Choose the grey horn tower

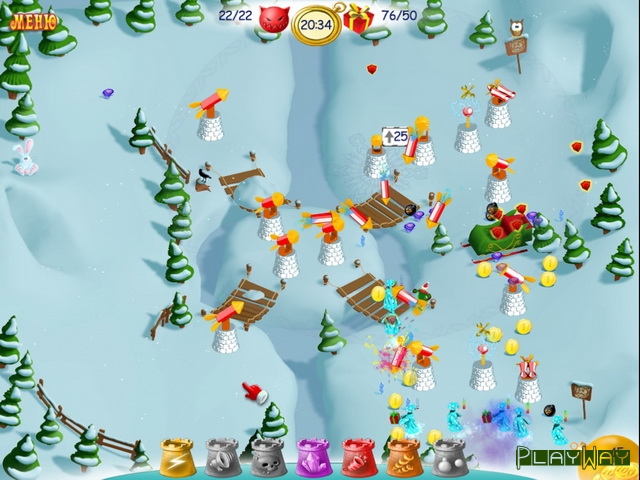(221, 457)
